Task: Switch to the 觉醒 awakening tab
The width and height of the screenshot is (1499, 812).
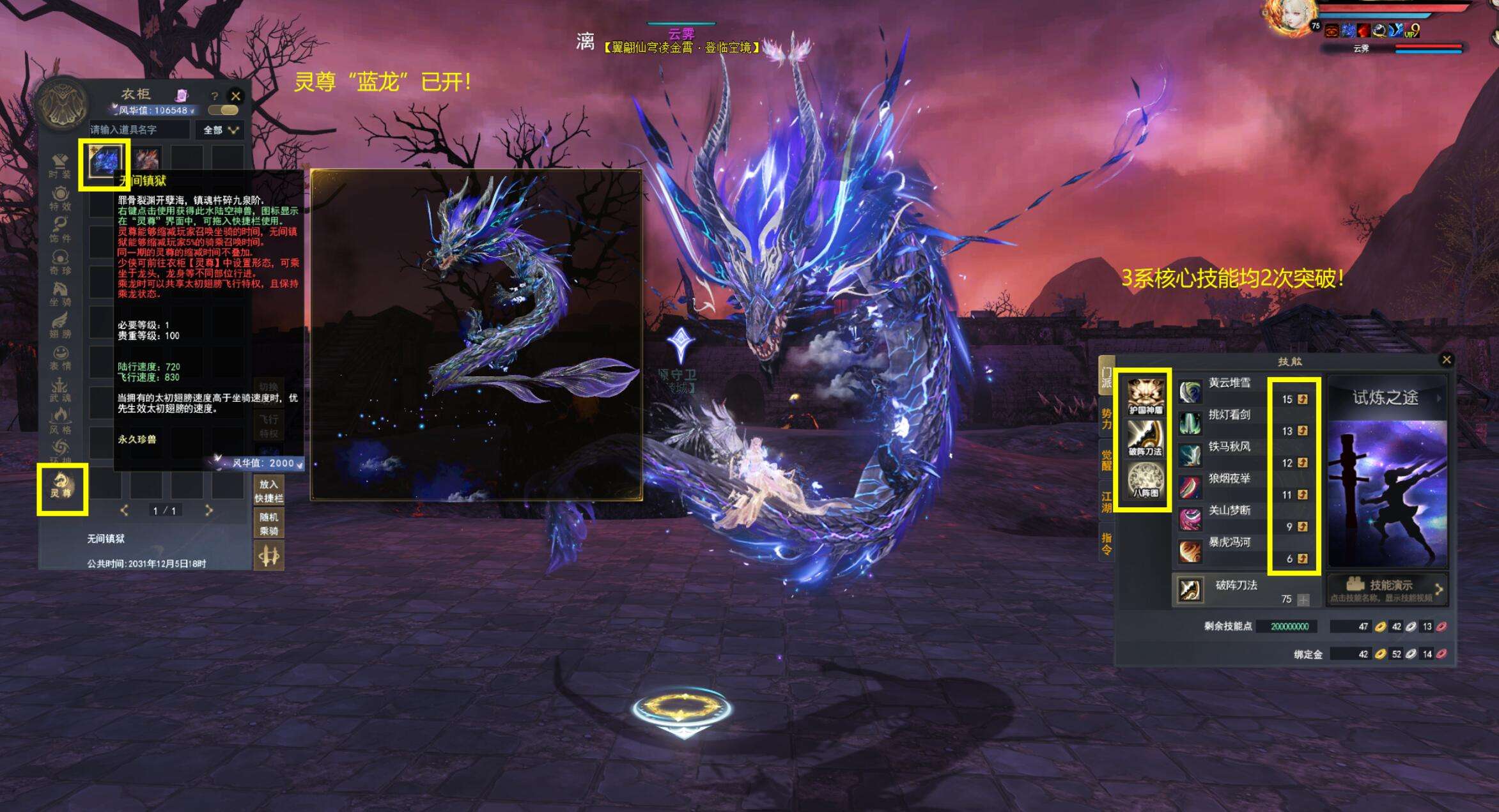Action: coord(1107,460)
